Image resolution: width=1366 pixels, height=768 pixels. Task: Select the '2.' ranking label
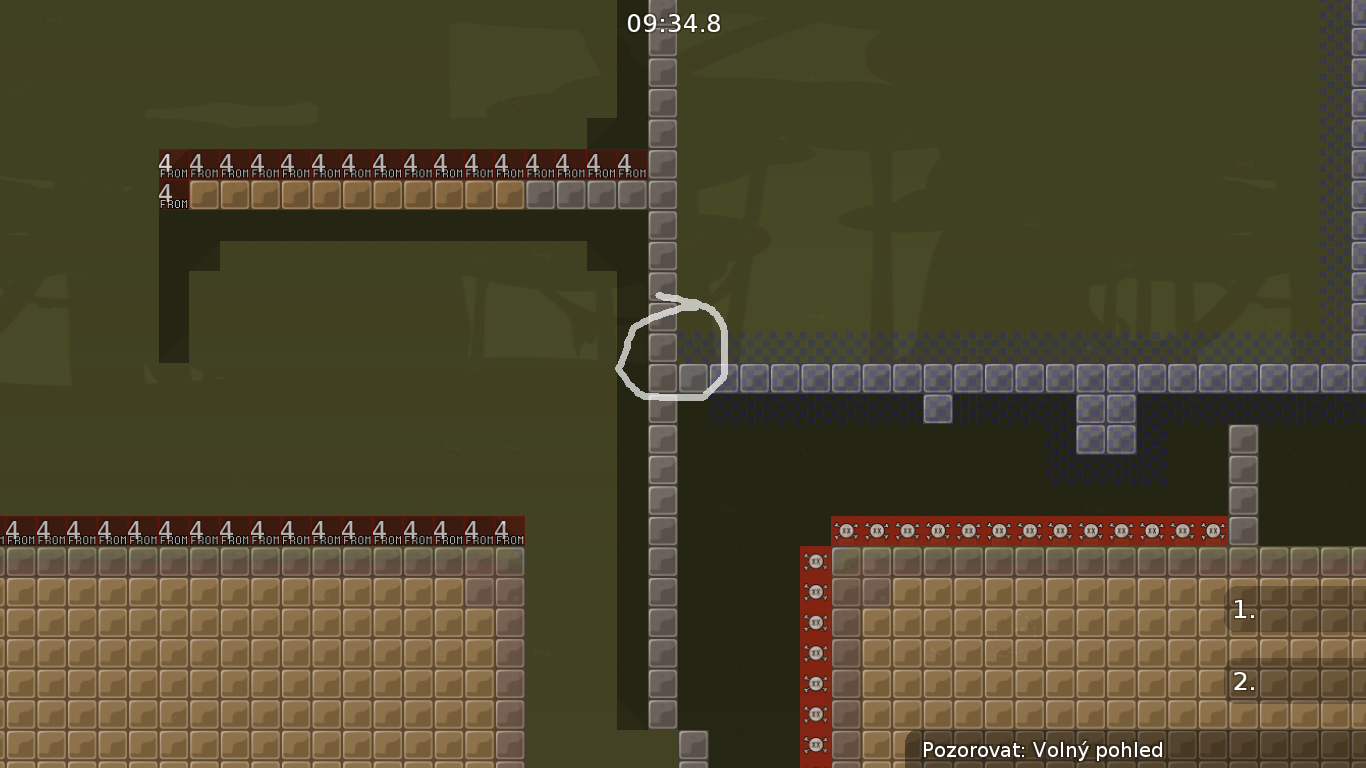[x=1243, y=684]
